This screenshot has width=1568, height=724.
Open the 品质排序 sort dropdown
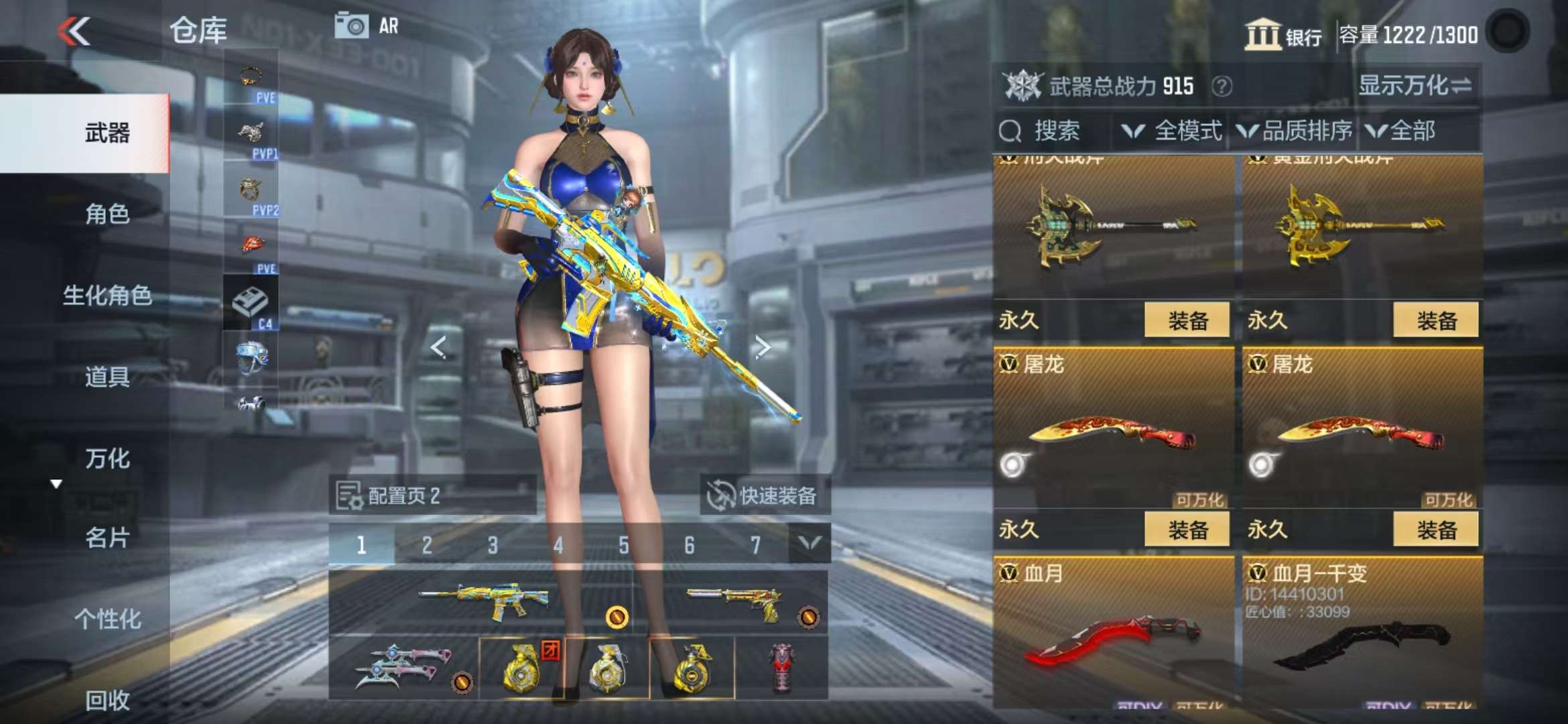[x=1295, y=131]
